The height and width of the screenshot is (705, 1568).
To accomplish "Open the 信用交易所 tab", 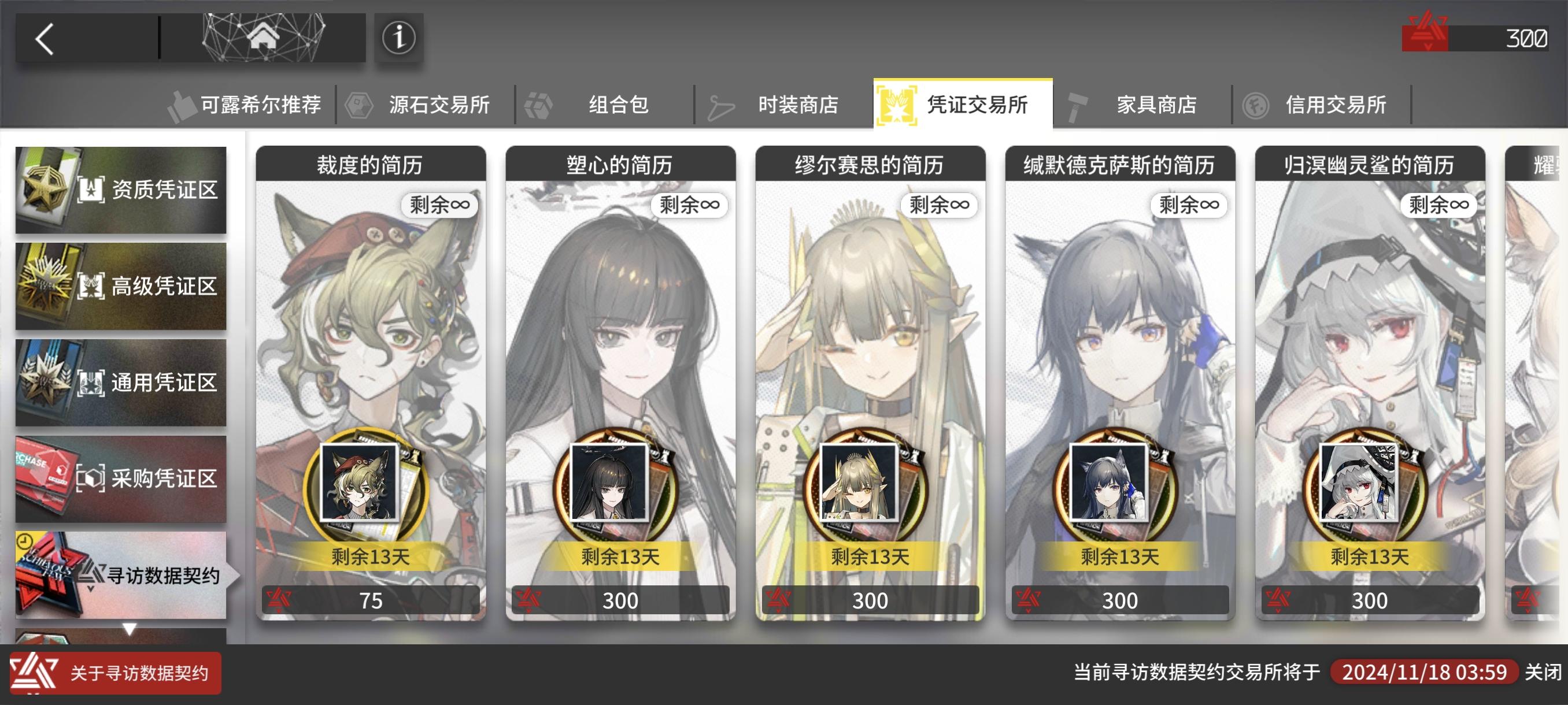I will tap(1336, 104).
